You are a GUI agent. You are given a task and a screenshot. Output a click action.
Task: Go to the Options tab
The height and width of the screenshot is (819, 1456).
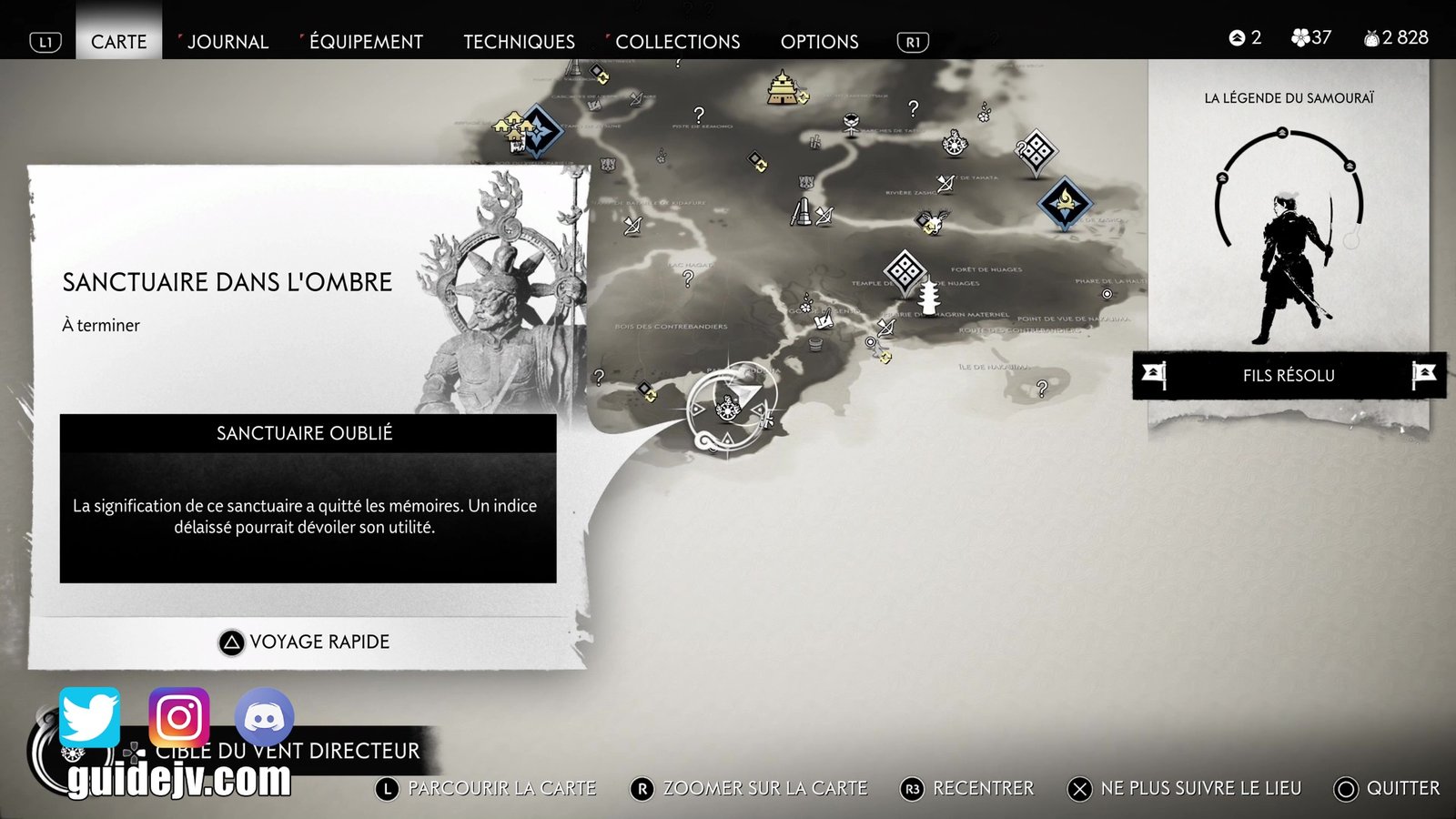coord(819,42)
